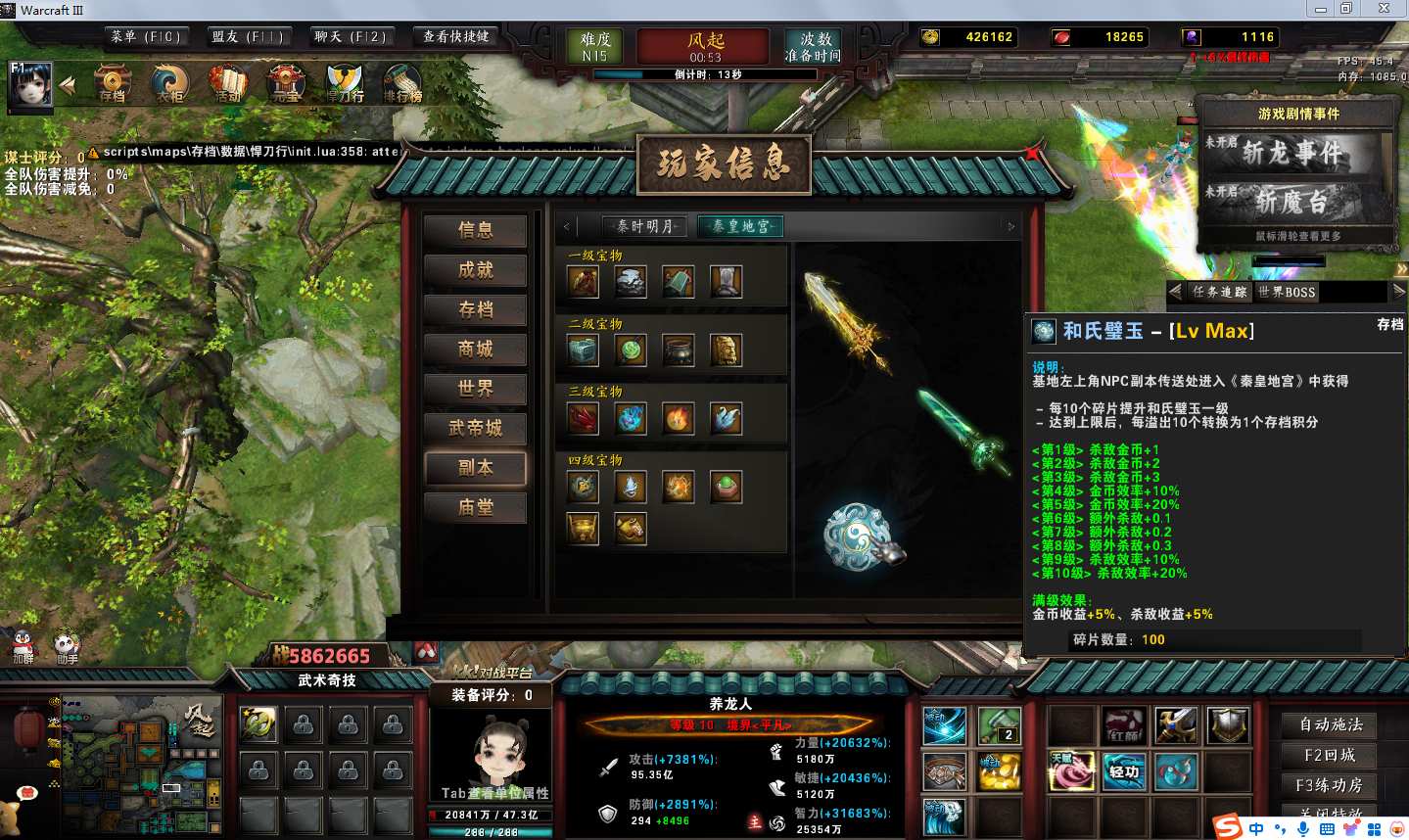This screenshot has height=840, width=1409.
Task: Minimize the Warcraft III window
Action: point(1321,9)
